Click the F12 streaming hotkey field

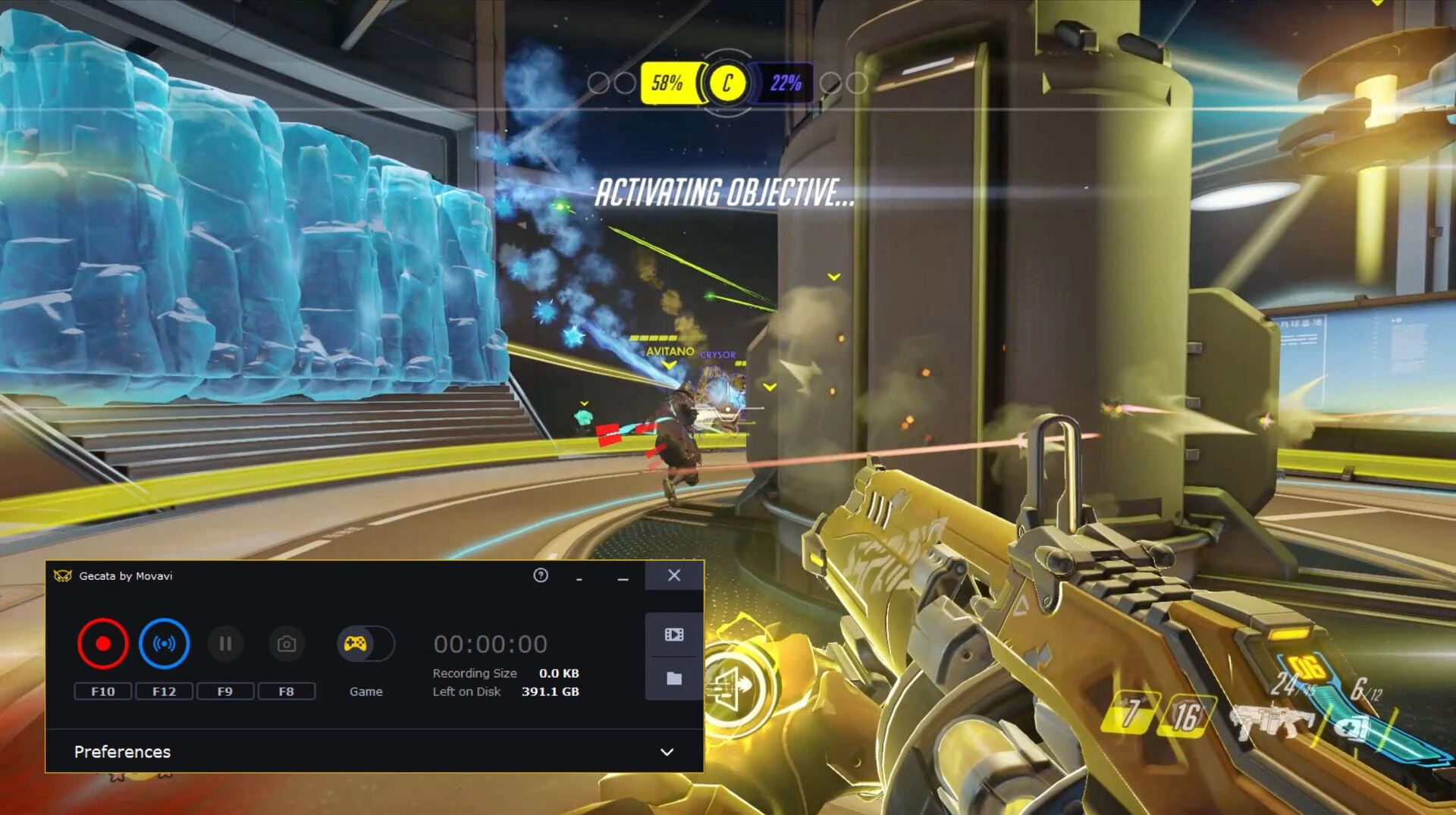165,691
